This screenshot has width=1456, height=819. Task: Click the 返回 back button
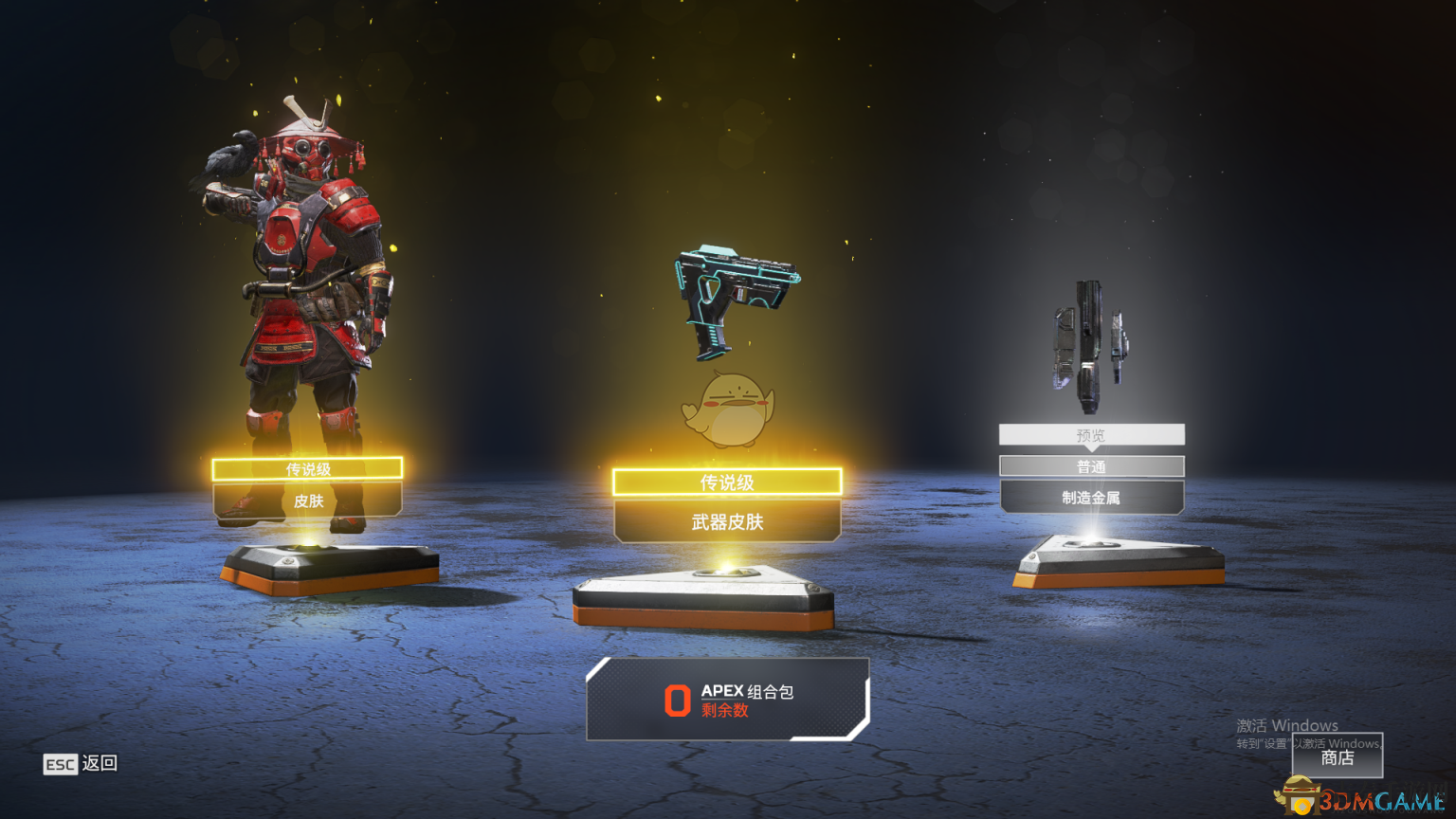pyautogui.click(x=82, y=764)
